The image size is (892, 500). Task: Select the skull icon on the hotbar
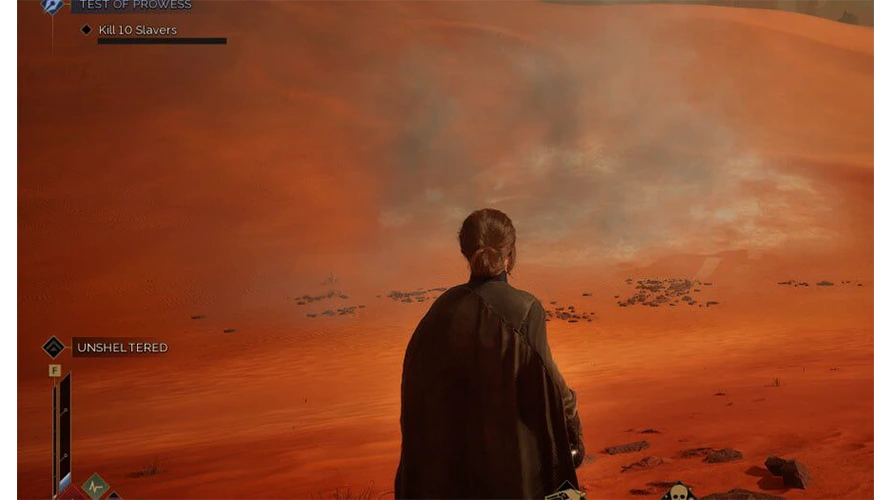pos(679,492)
